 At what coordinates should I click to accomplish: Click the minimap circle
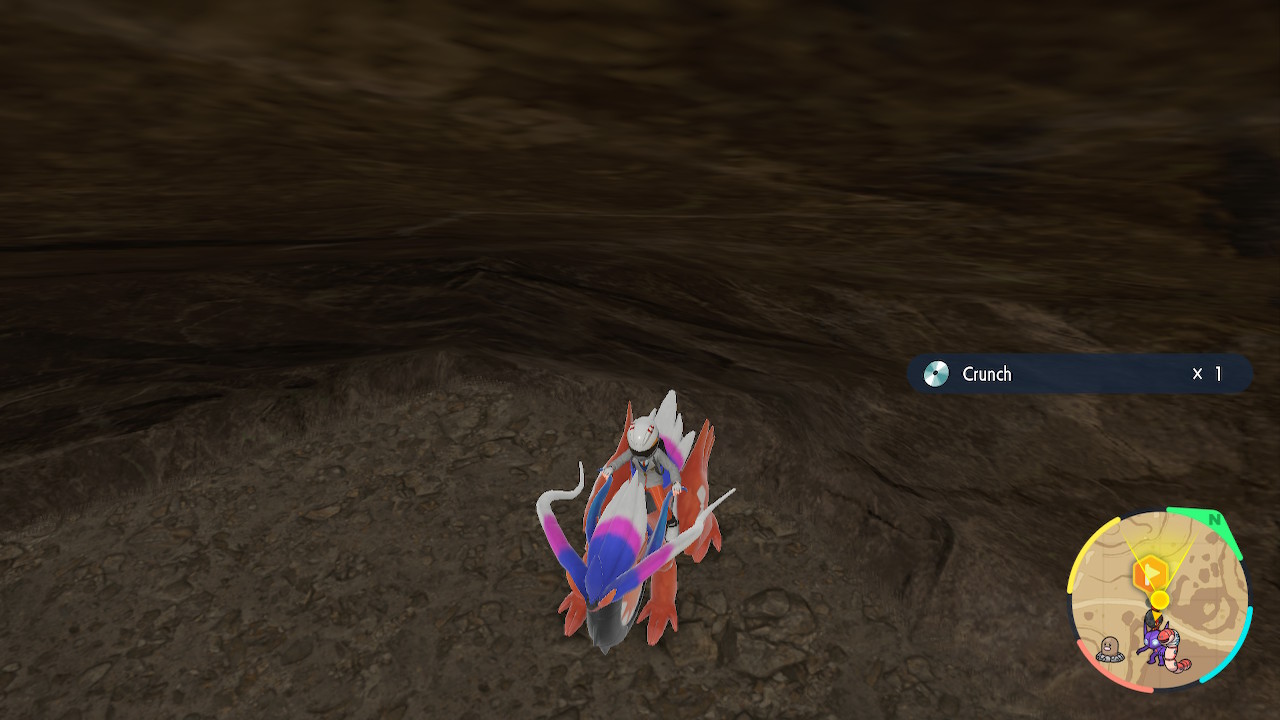[1165, 600]
